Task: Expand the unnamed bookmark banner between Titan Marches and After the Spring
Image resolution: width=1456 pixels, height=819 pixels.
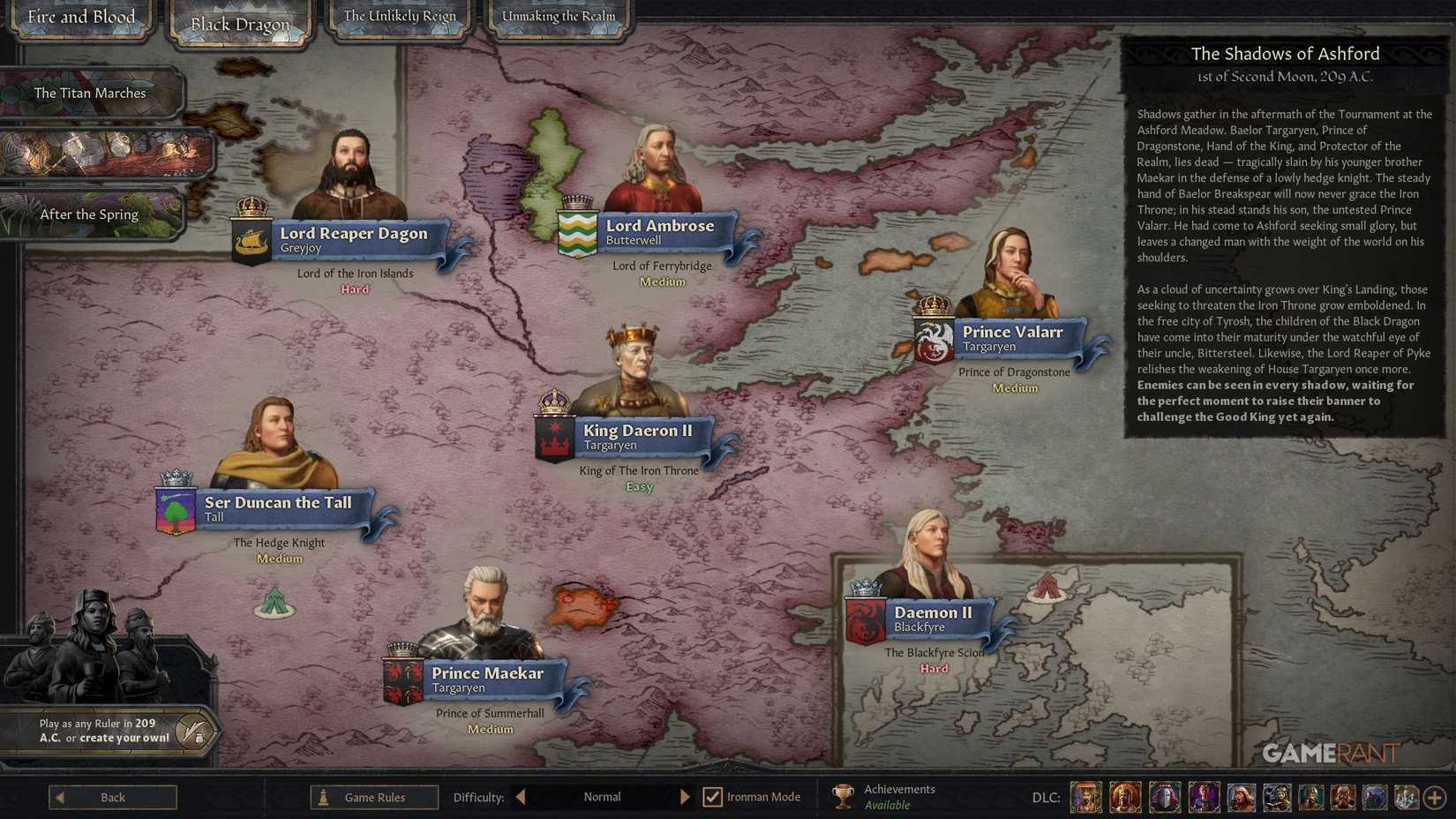Action: coord(106,153)
